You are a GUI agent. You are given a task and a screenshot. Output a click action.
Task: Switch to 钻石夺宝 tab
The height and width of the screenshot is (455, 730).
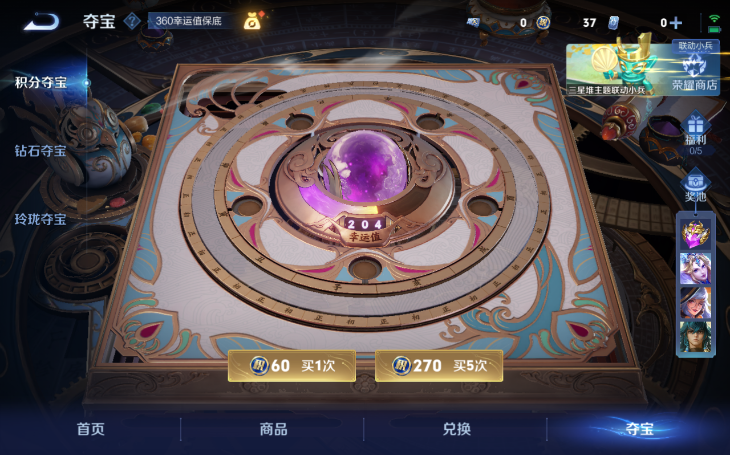click(x=41, y=151)
